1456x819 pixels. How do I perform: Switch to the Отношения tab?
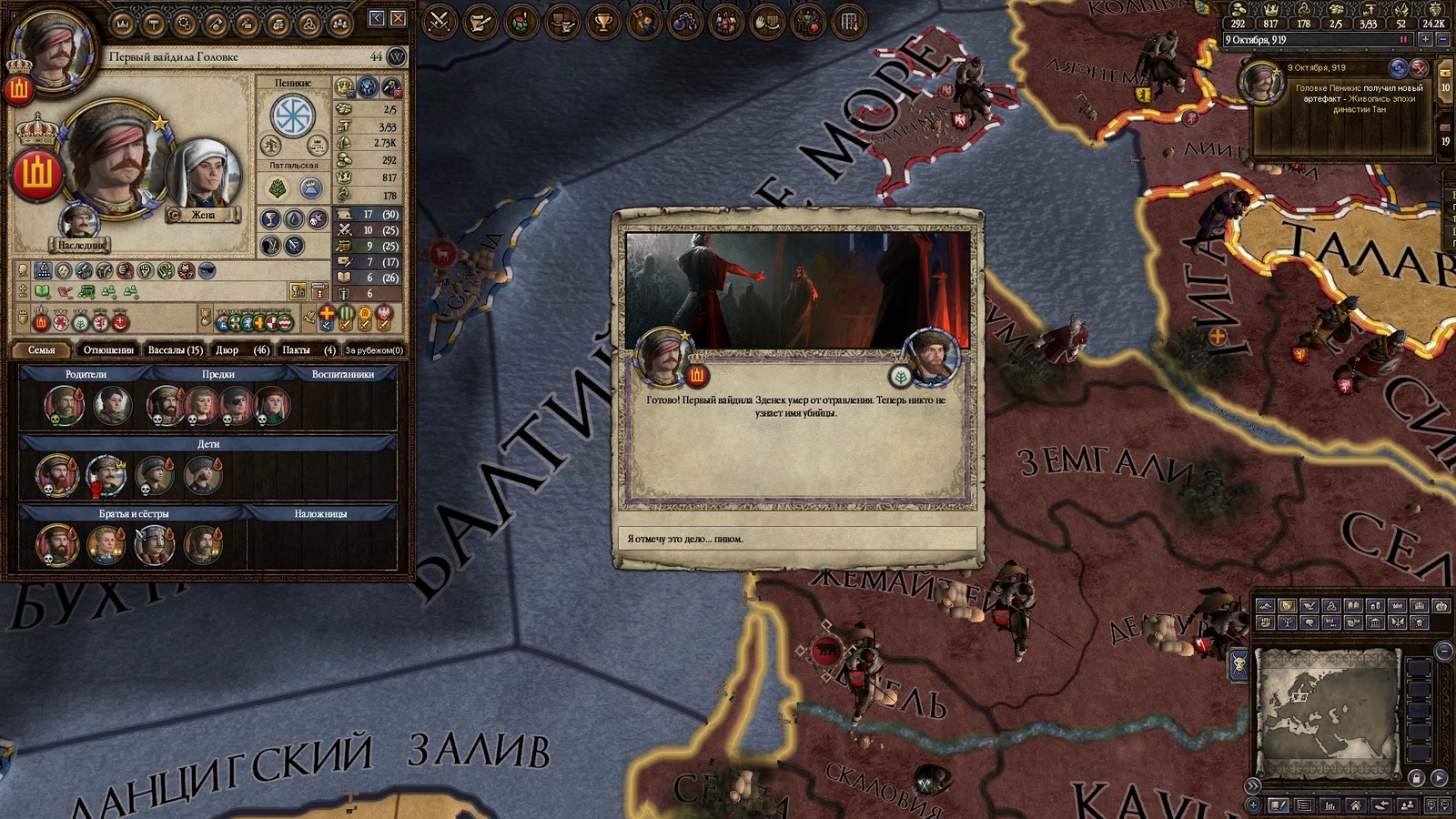coord(108,349)
